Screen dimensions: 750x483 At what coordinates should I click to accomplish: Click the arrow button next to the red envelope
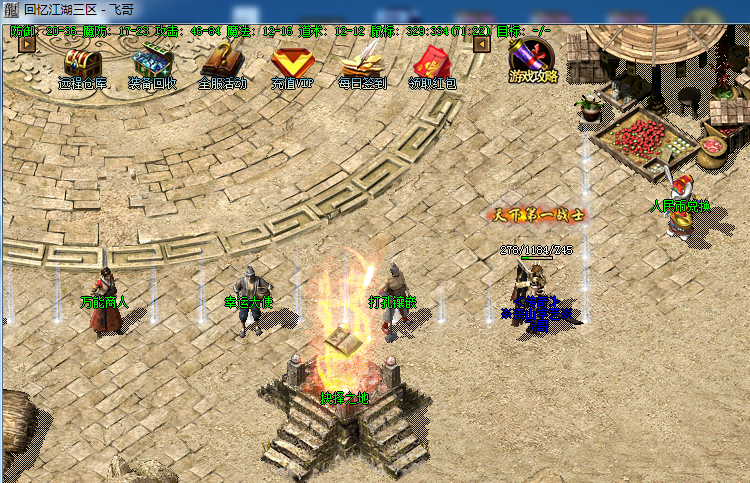point(481,44)
